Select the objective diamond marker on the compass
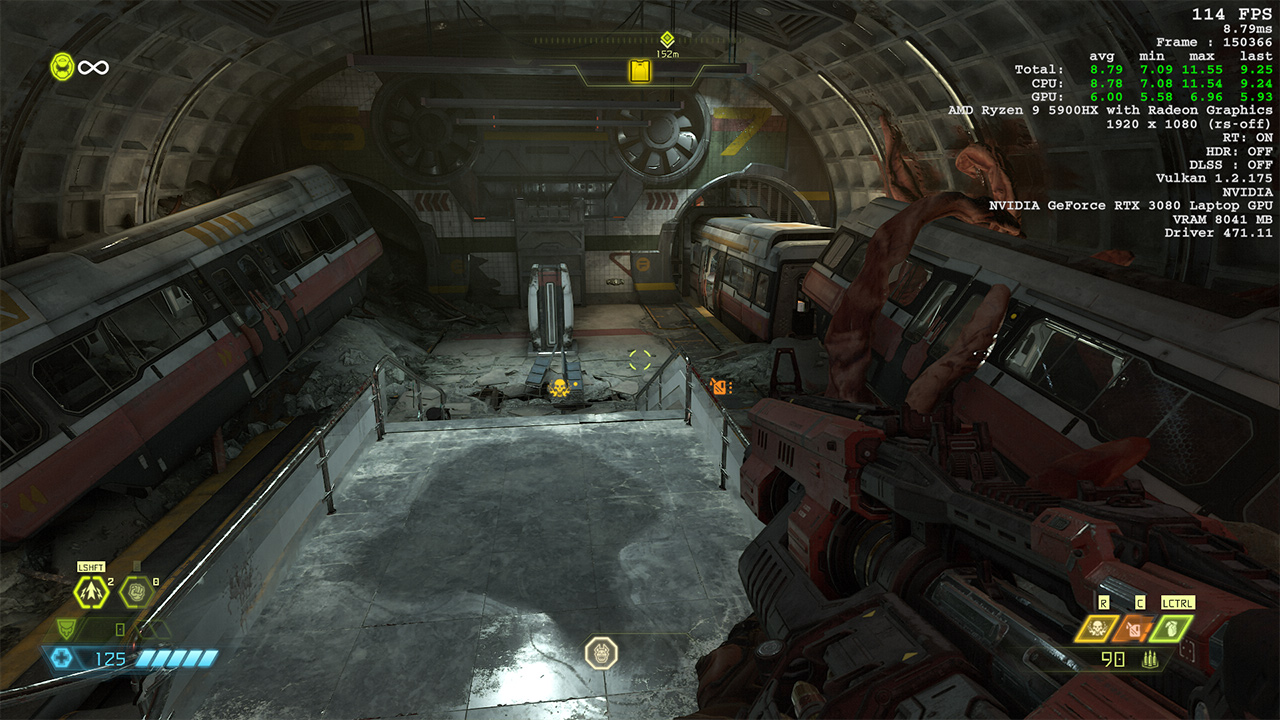 pos(667,38)
